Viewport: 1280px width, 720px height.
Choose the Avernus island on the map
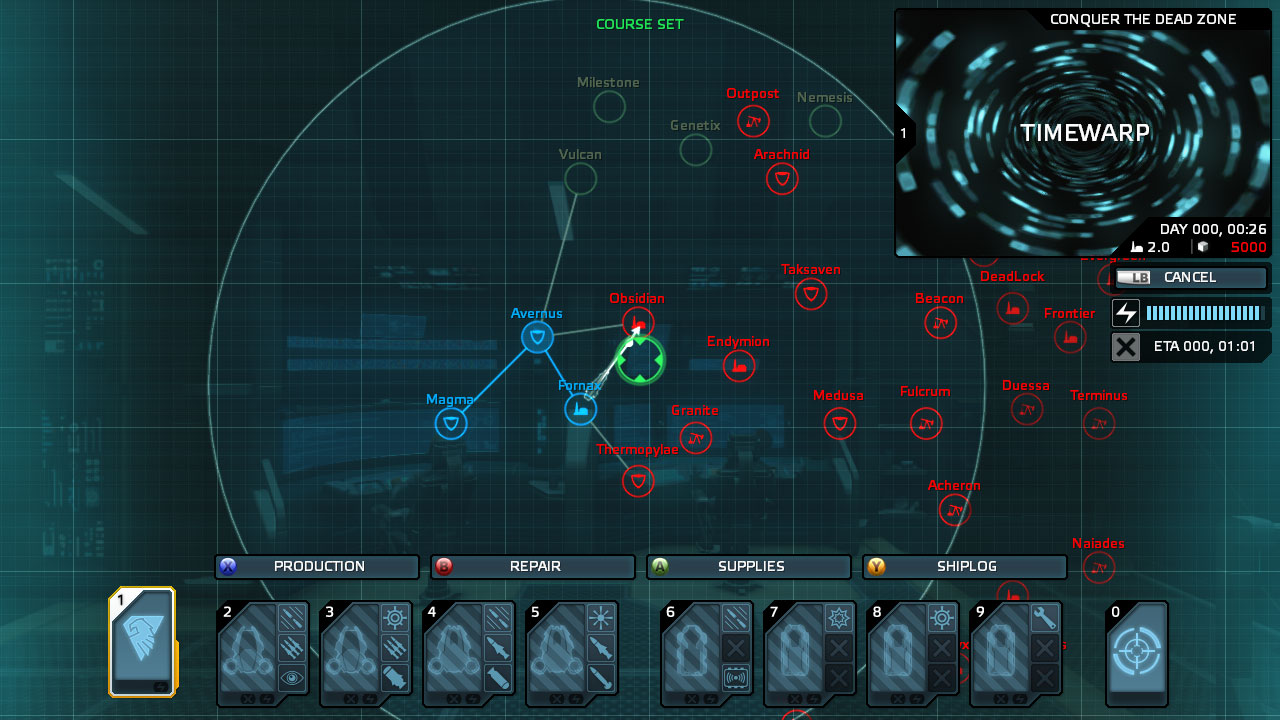click(537, 337)
